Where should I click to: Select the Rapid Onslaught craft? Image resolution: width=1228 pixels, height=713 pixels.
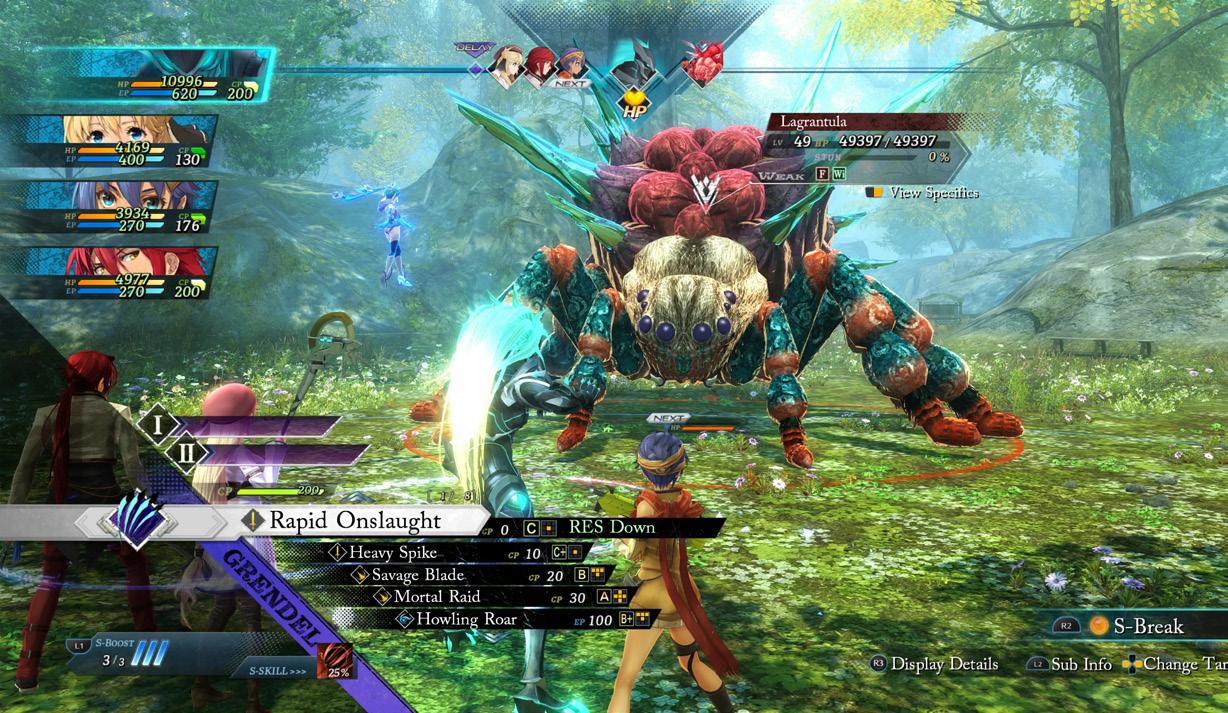pyautogui.click(x=355, y=521)
